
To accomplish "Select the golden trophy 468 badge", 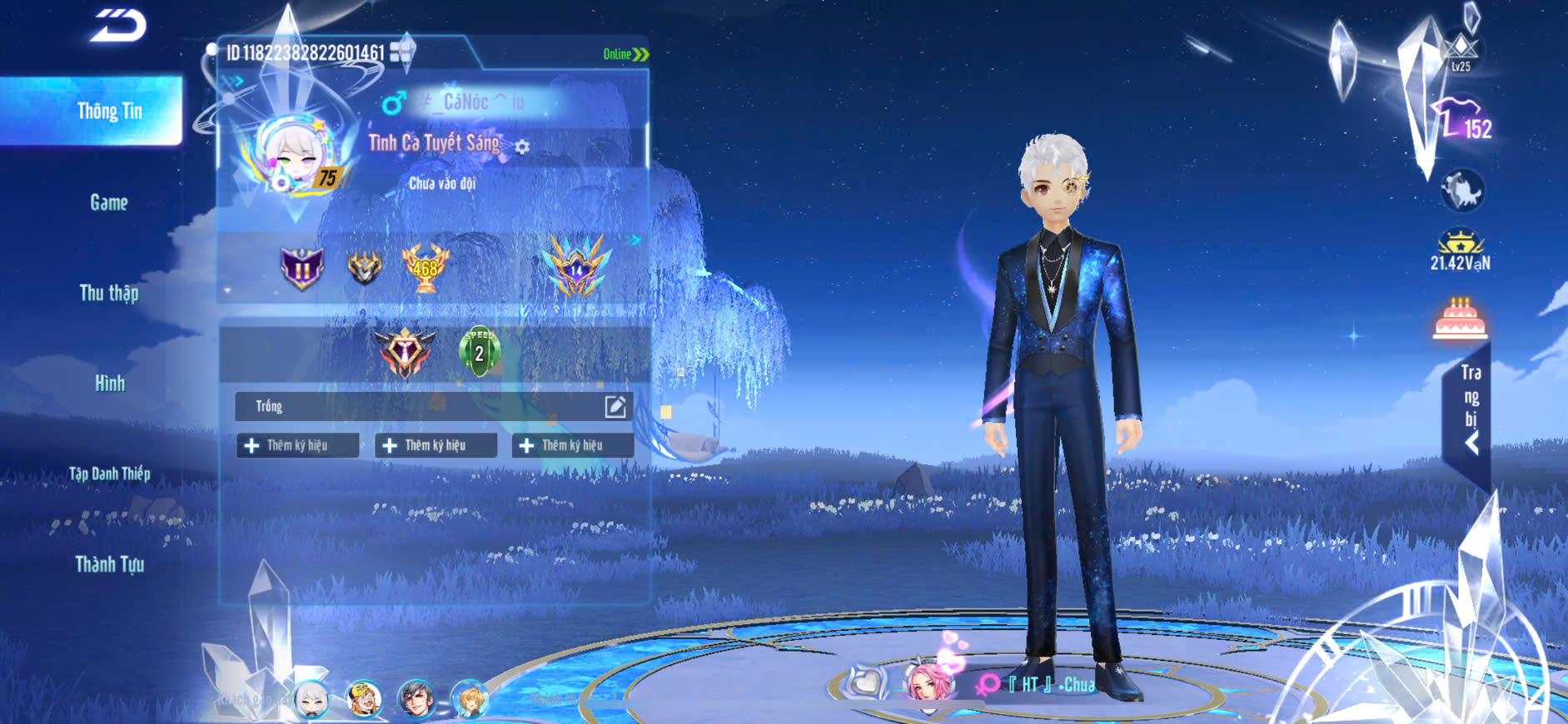I will 425,268.
